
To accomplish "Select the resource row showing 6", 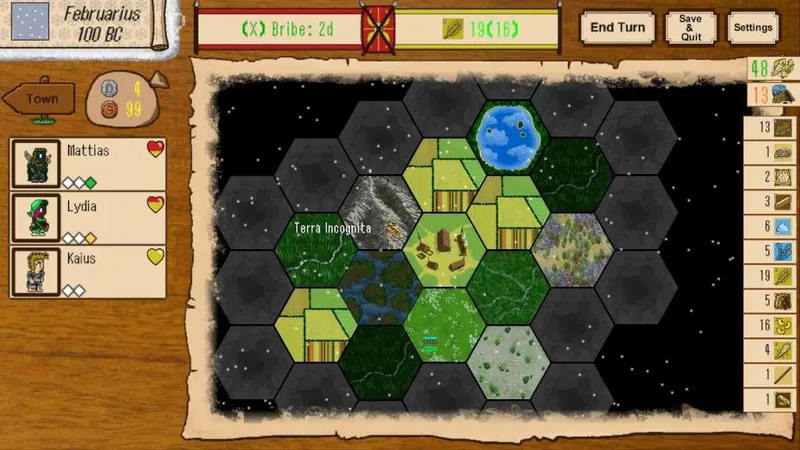I will pyautogui.click(x=770, y=227).
